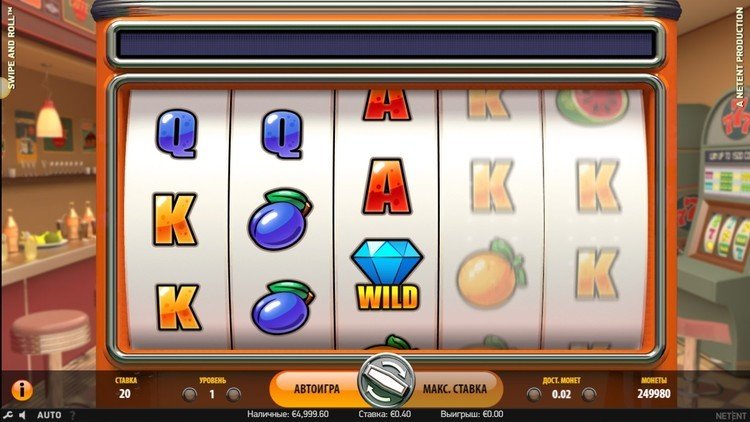The image size is (750, 422).
Task: Open game settings via the wrench icon
Action: pyautogui.click(x=8, y=415)
